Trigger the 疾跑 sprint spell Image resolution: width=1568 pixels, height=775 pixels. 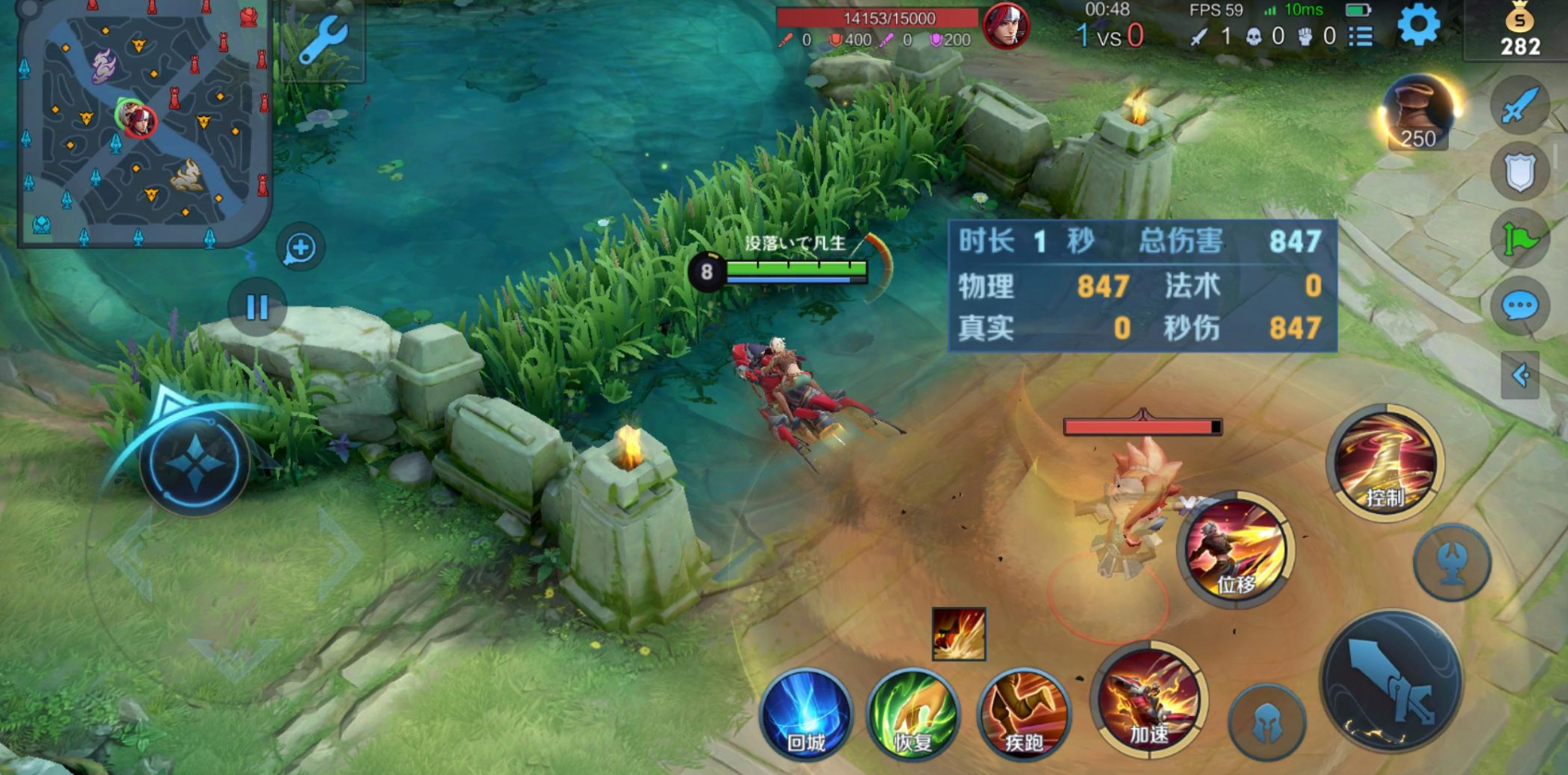pos(1023,714)
